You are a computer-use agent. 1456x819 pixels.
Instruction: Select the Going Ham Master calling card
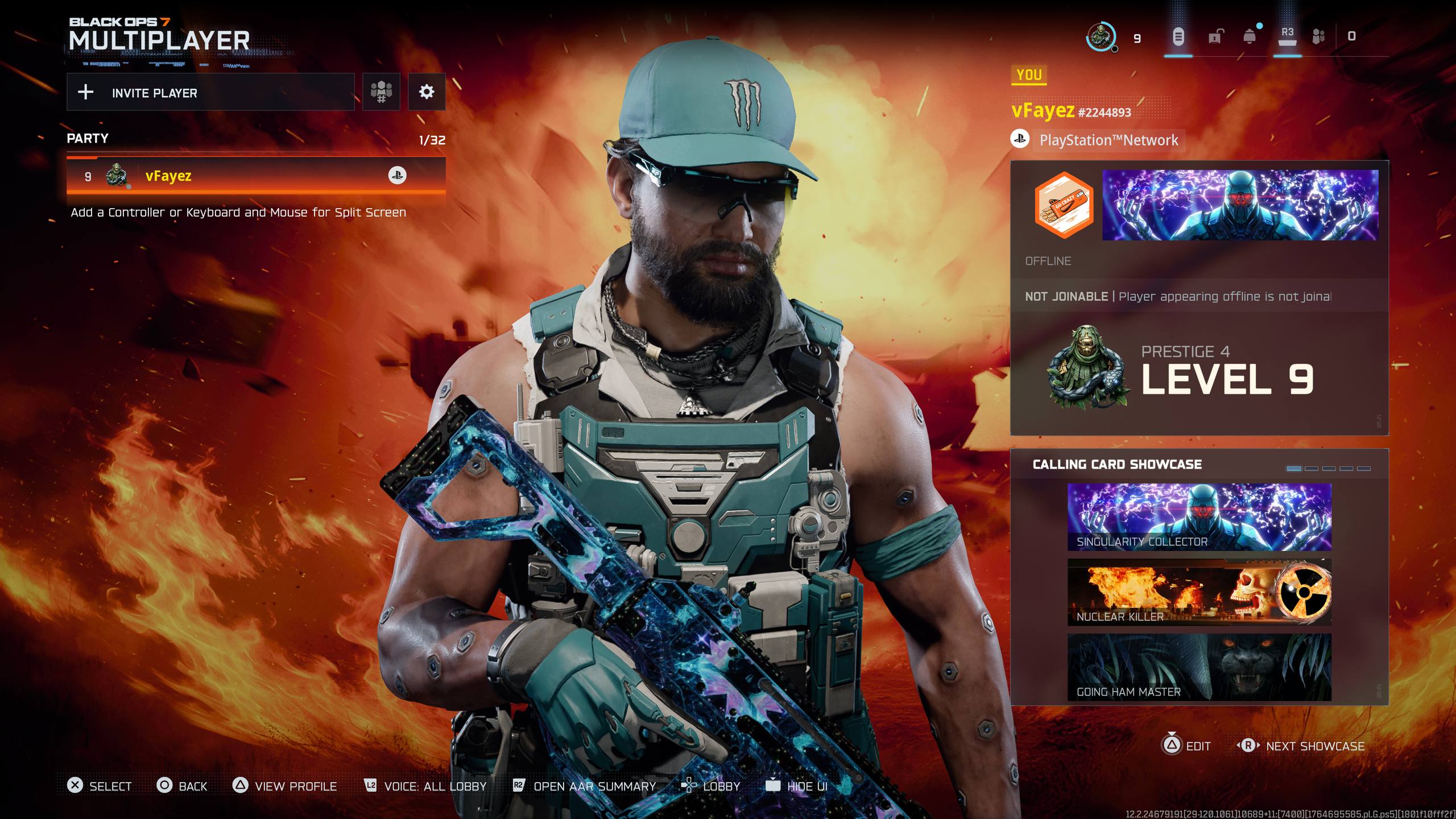coord(1199,667)
